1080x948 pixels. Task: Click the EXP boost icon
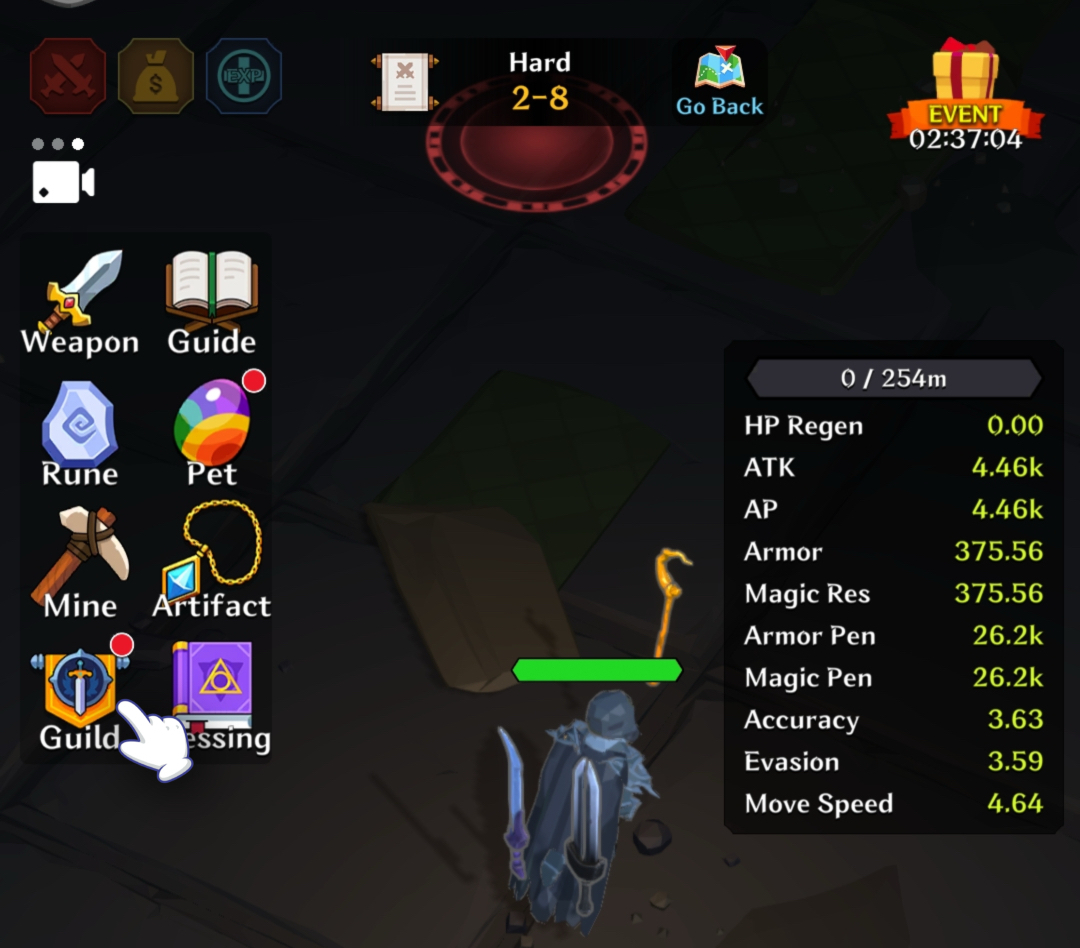click(x=244, y=76)
